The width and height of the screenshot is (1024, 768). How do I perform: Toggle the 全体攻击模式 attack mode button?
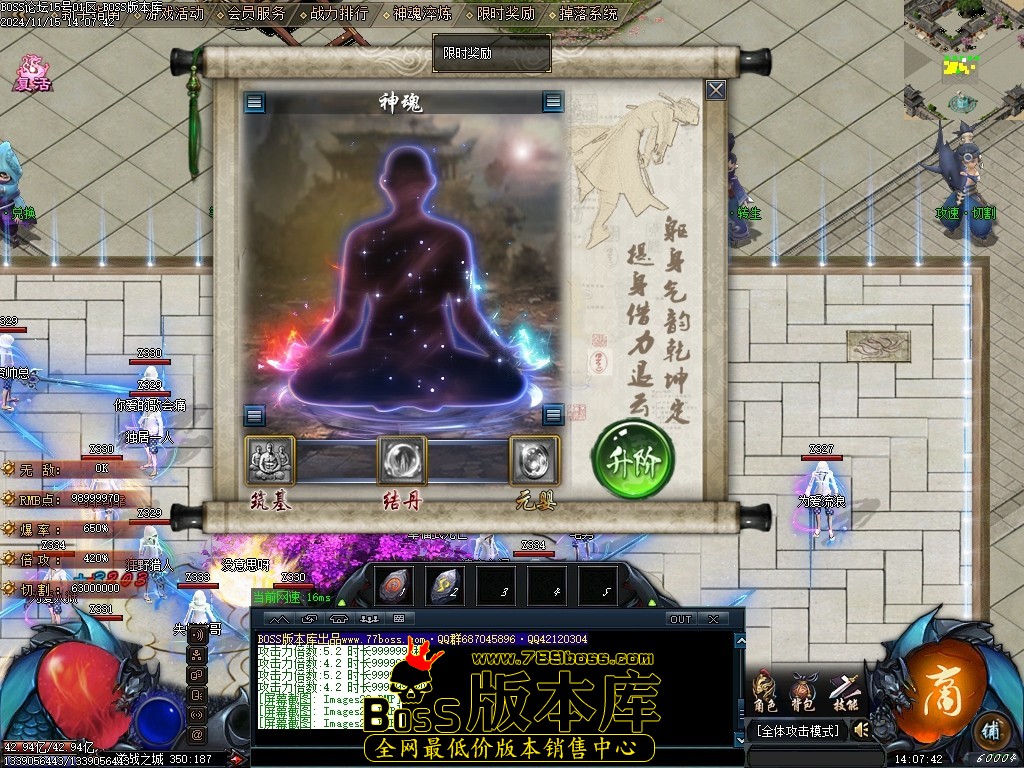click(797, 731)
